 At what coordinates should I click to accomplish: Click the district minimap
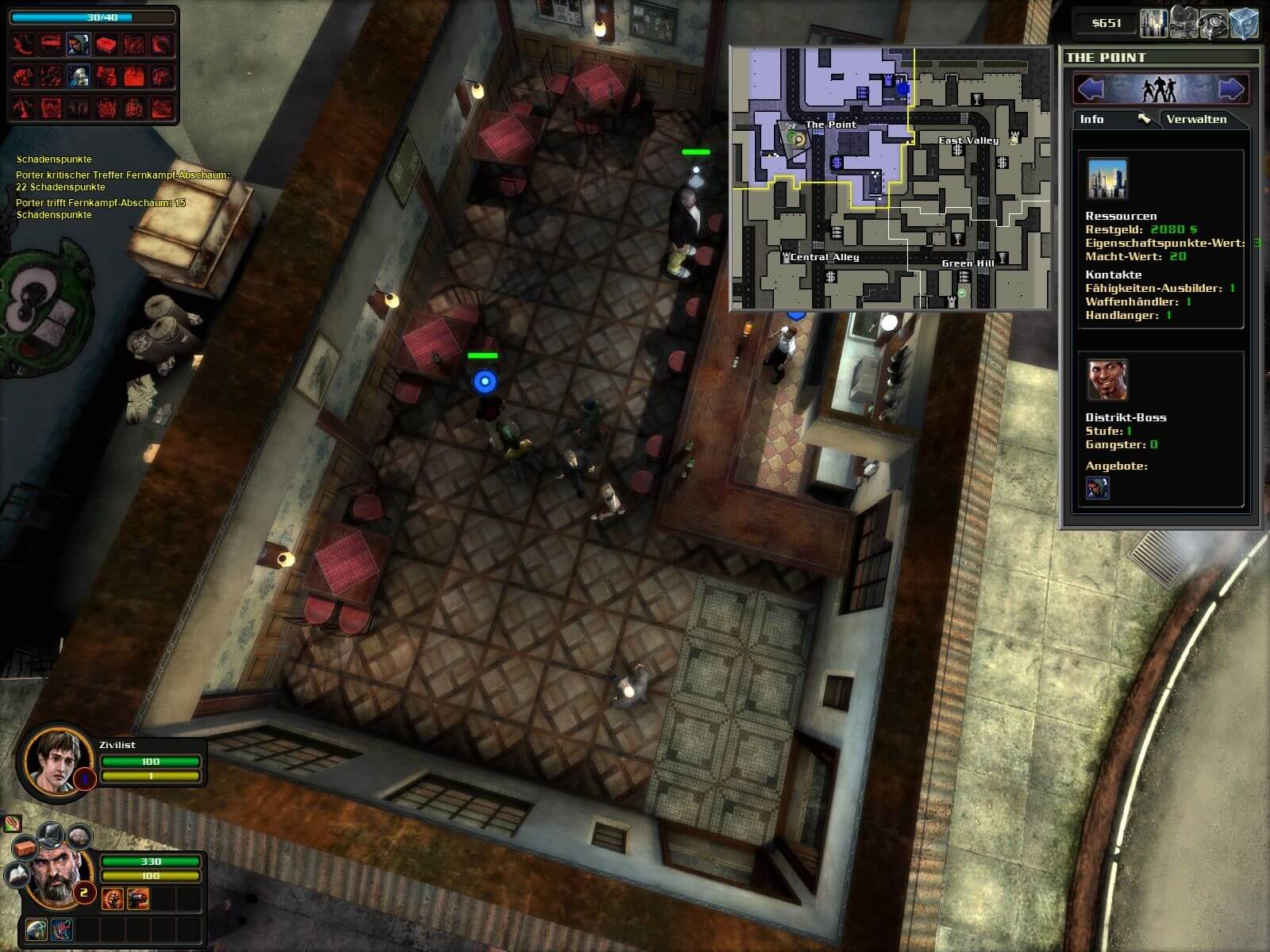point(891,178)
